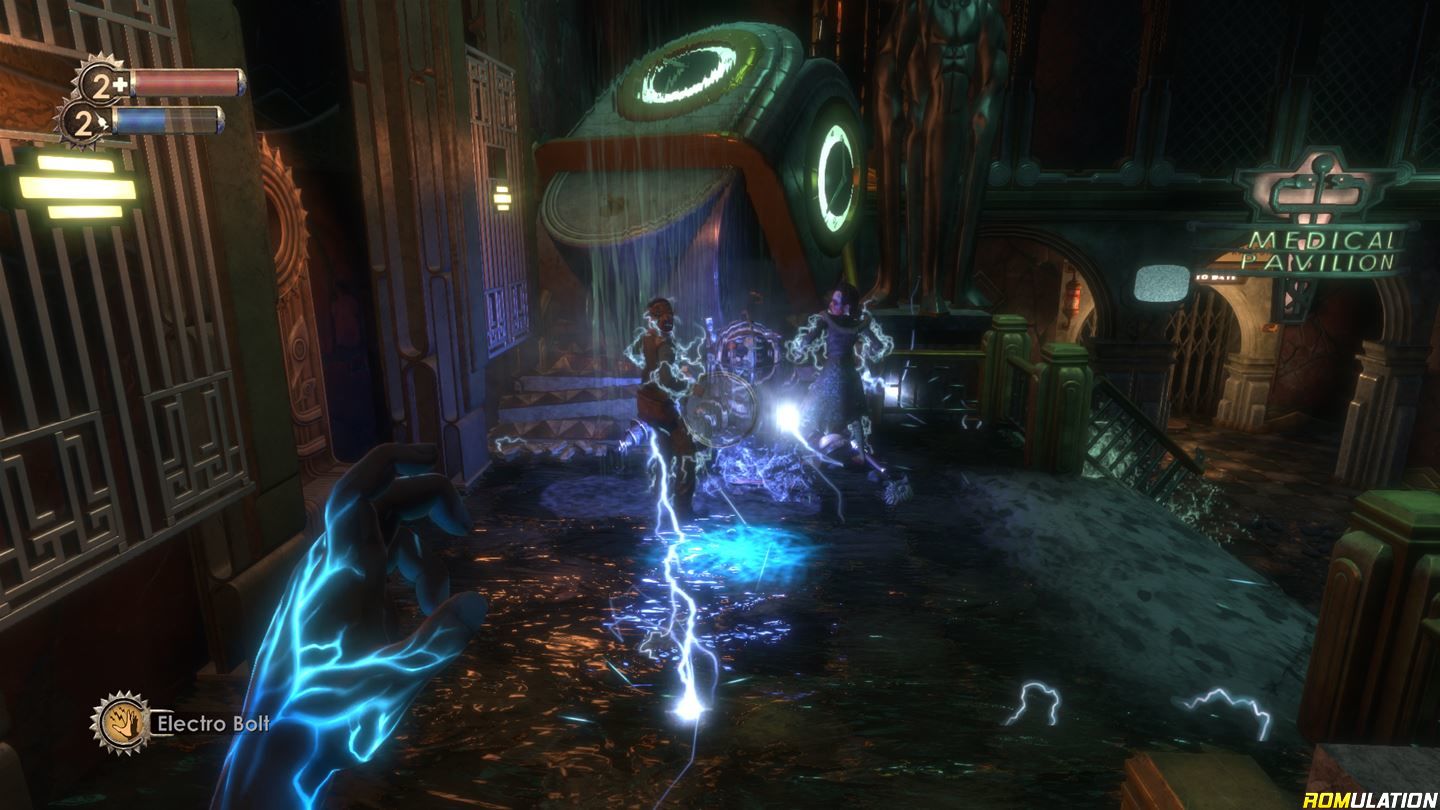Image resolution: width=1440 pixels, height=810 pixels.
Task: Click the first aid kit counter gear
Action: click(x=100, y=82)
